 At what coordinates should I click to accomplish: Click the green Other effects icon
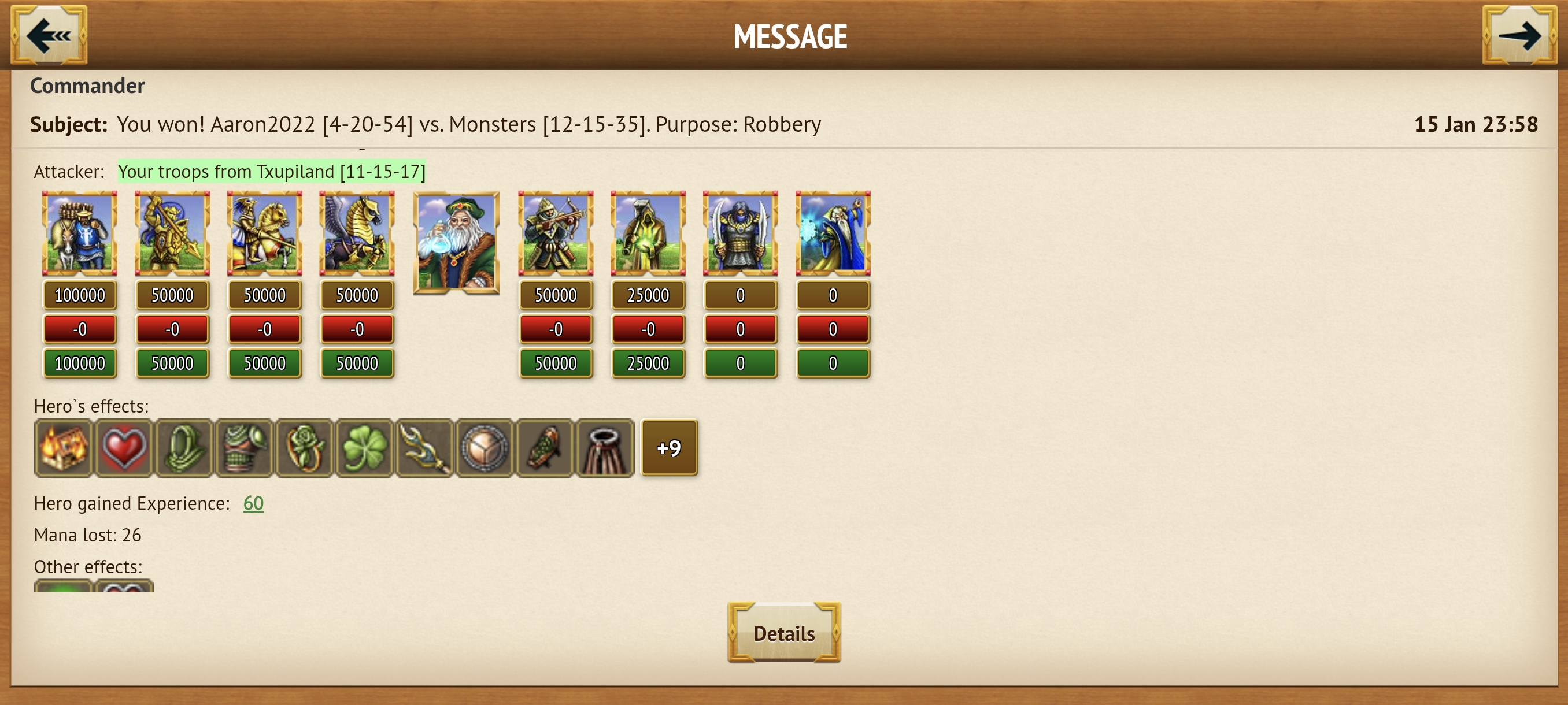62,588
